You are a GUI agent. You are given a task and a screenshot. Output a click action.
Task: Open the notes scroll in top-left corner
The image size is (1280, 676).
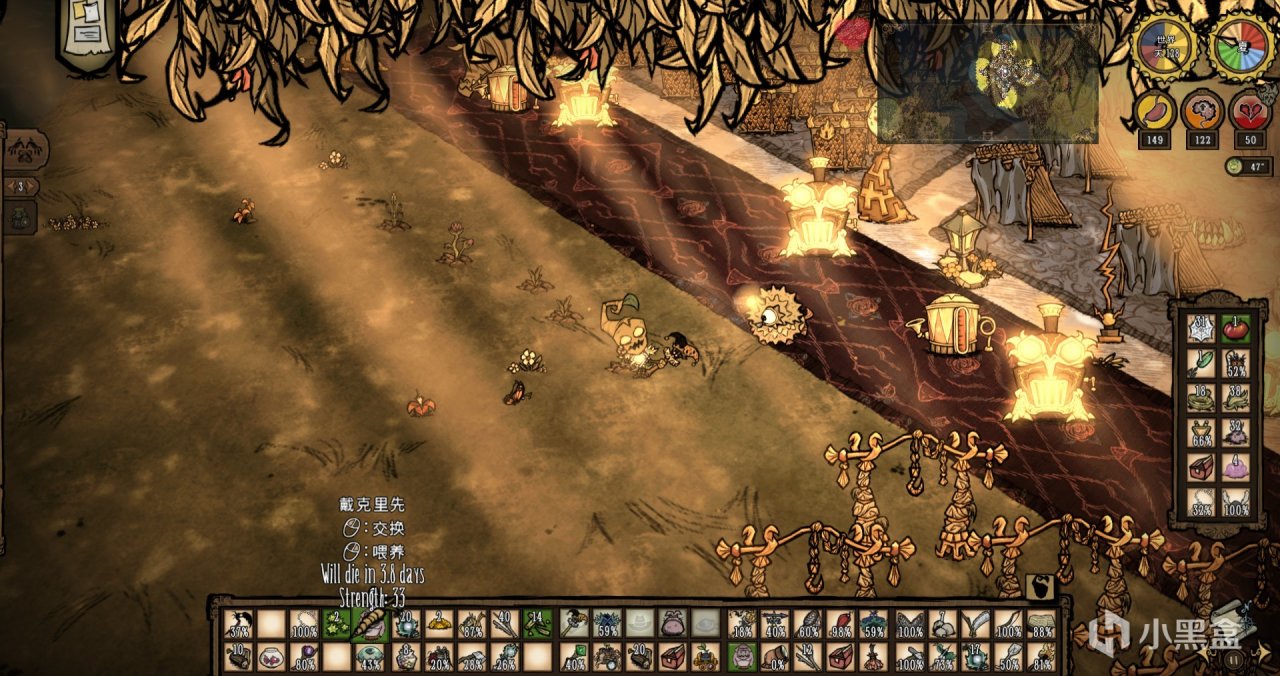(x=87, y=30)
